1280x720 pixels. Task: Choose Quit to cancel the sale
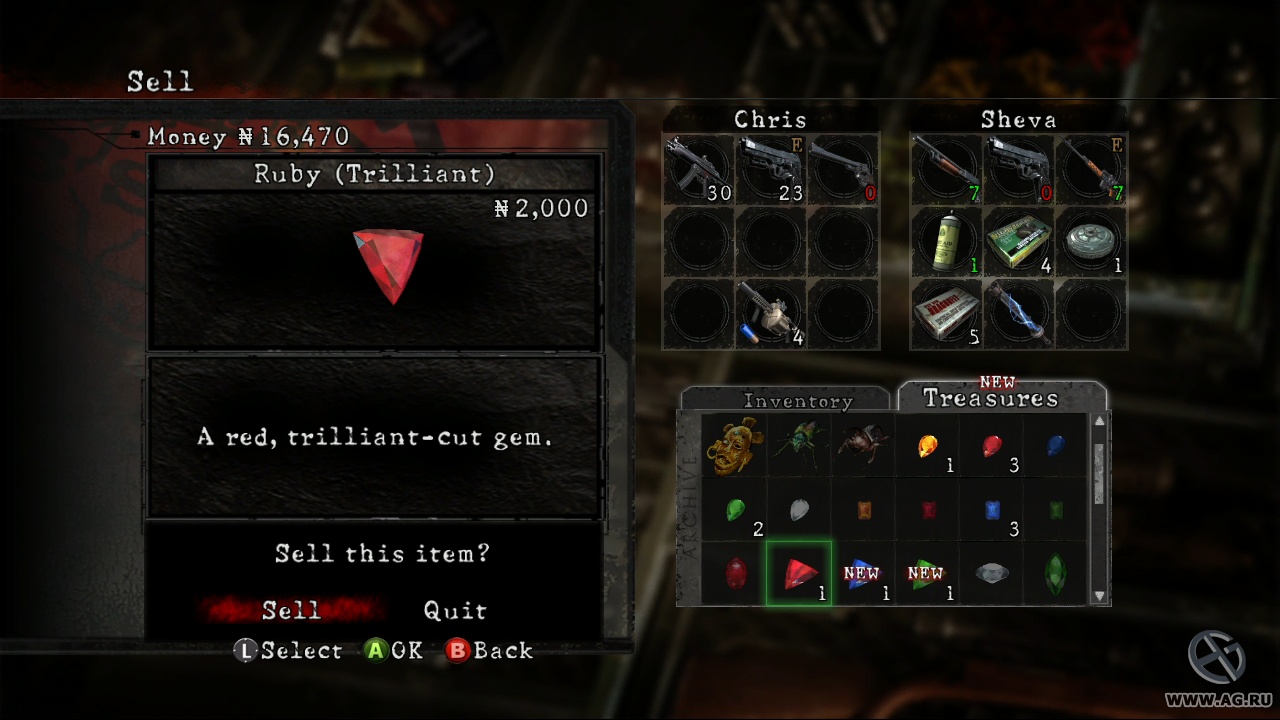(455, 610)
